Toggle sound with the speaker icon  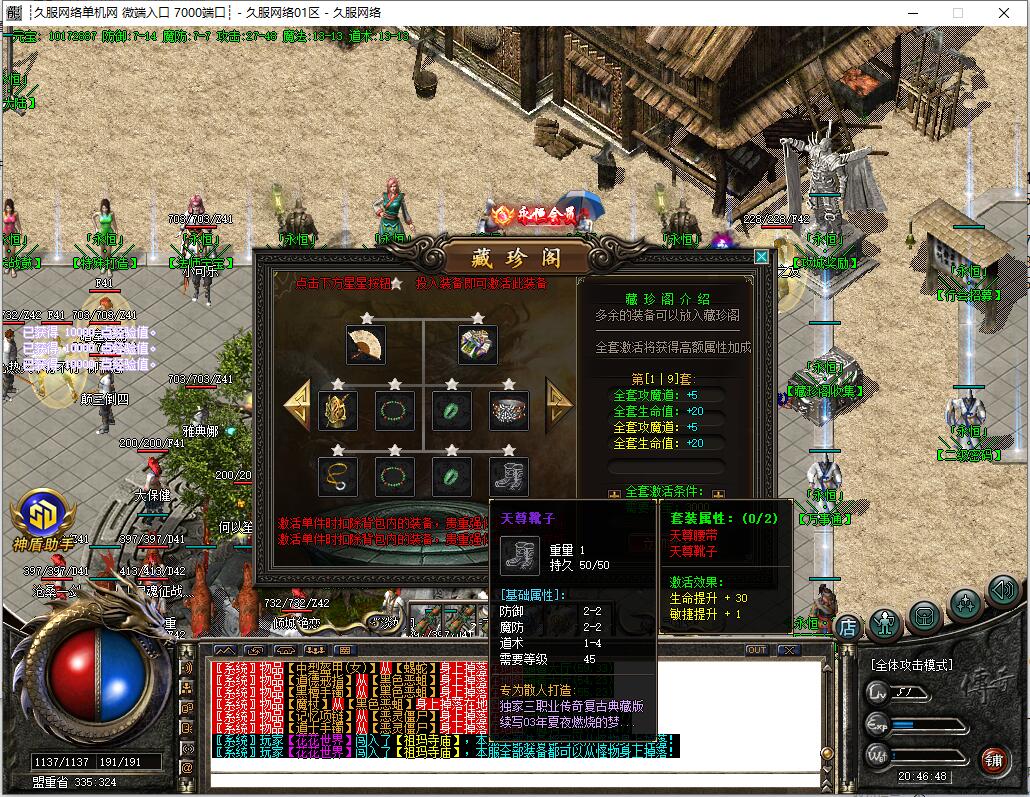pyautogui.click(x=1002, y=591)
